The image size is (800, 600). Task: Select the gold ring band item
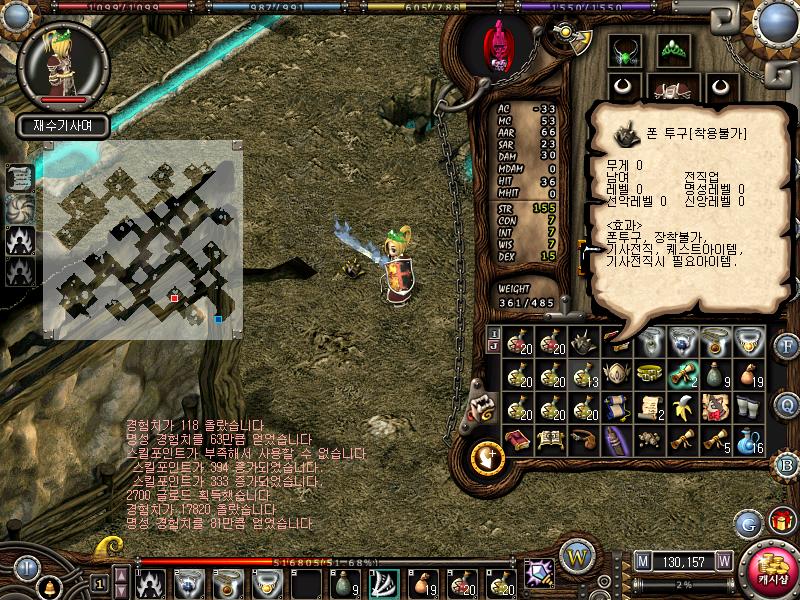650,374
